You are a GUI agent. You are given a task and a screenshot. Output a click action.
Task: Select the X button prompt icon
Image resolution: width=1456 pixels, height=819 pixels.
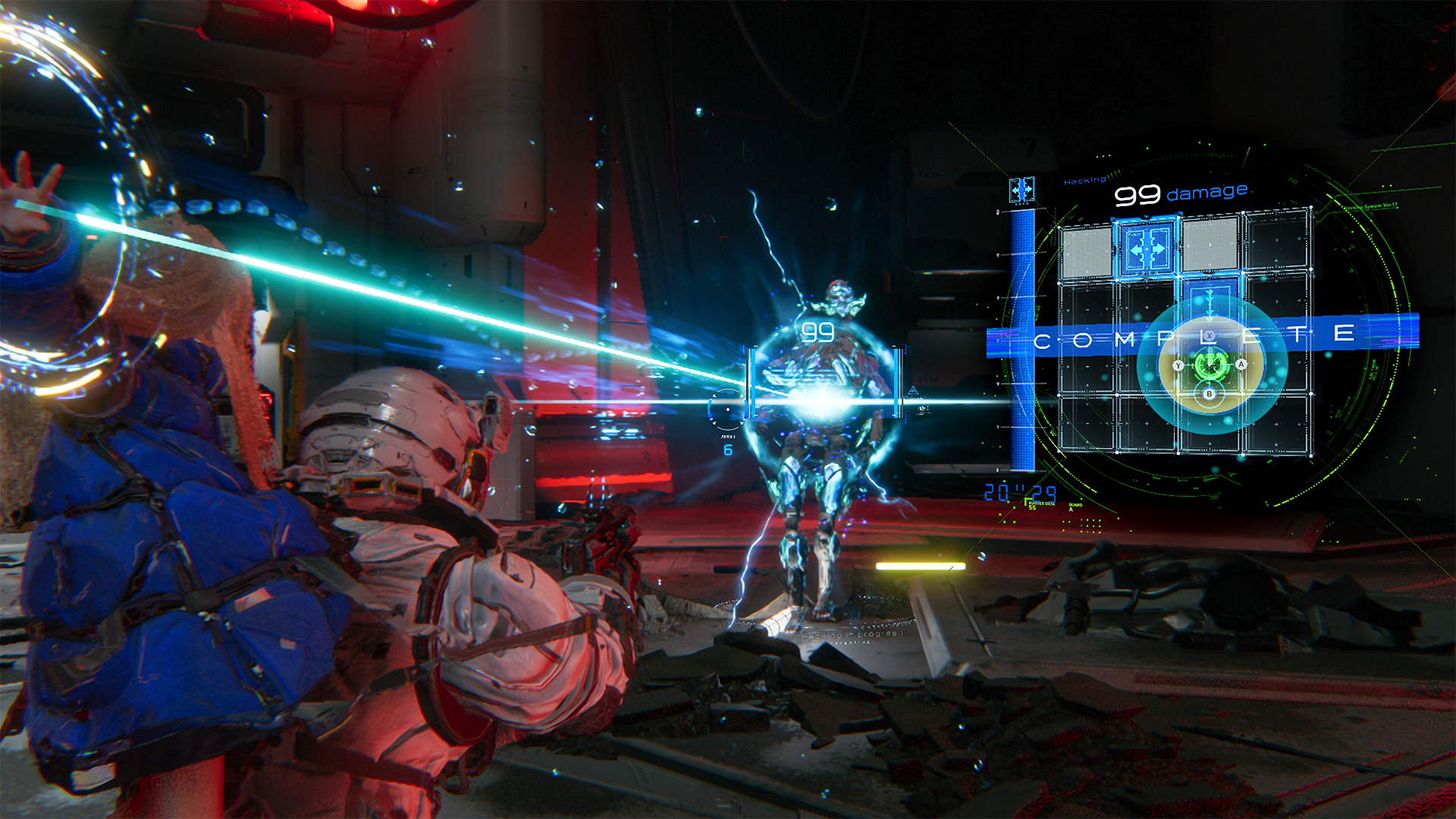pos(1209,335)
